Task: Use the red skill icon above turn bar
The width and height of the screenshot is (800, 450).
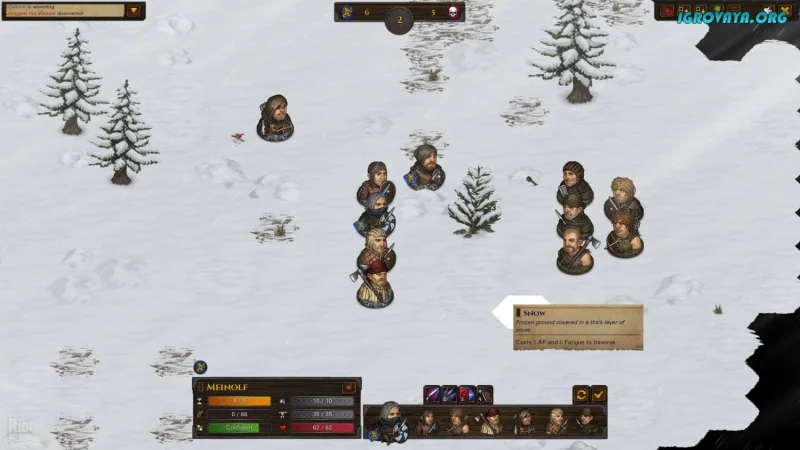Action: (x=467, y=394)
